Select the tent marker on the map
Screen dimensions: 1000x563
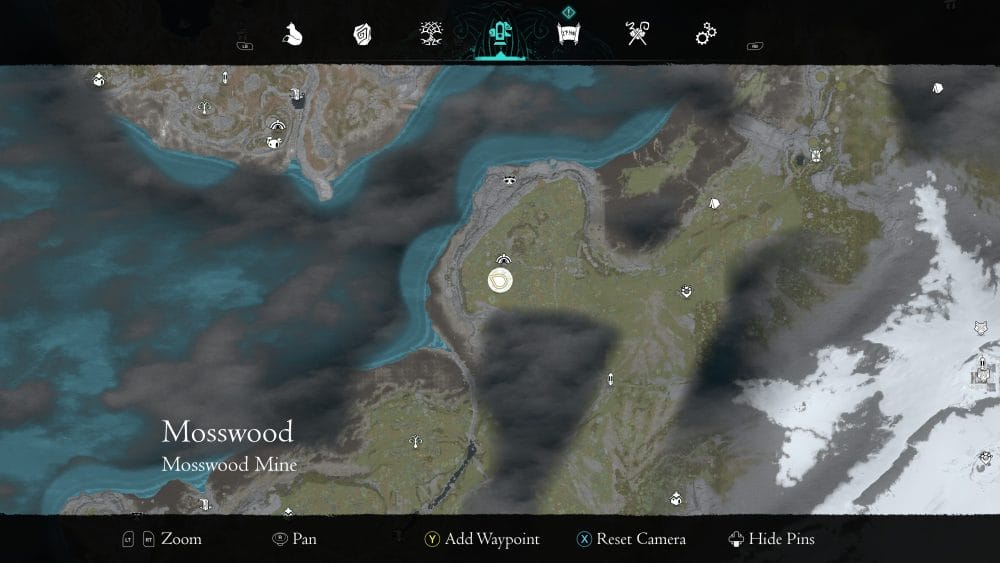(715, 204)
